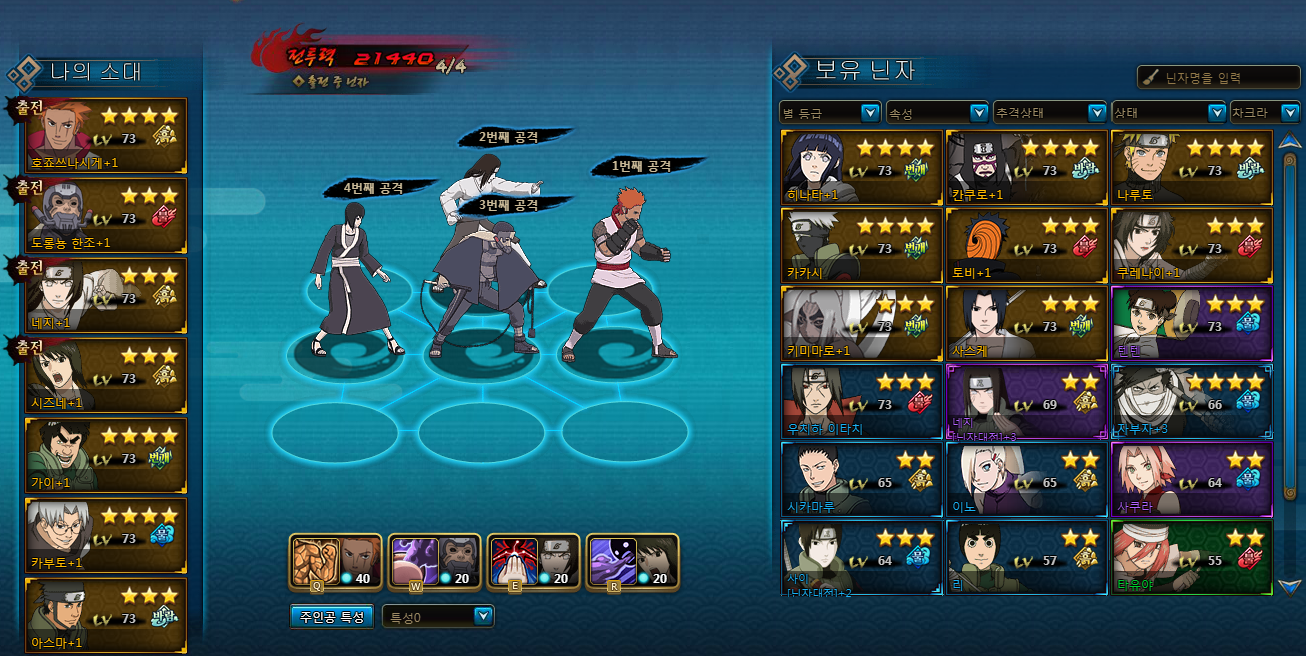Screen dimensions: 1306x656
Task: Choose the 칸쿠로+1 ninja card
Action: (1026, 166)
